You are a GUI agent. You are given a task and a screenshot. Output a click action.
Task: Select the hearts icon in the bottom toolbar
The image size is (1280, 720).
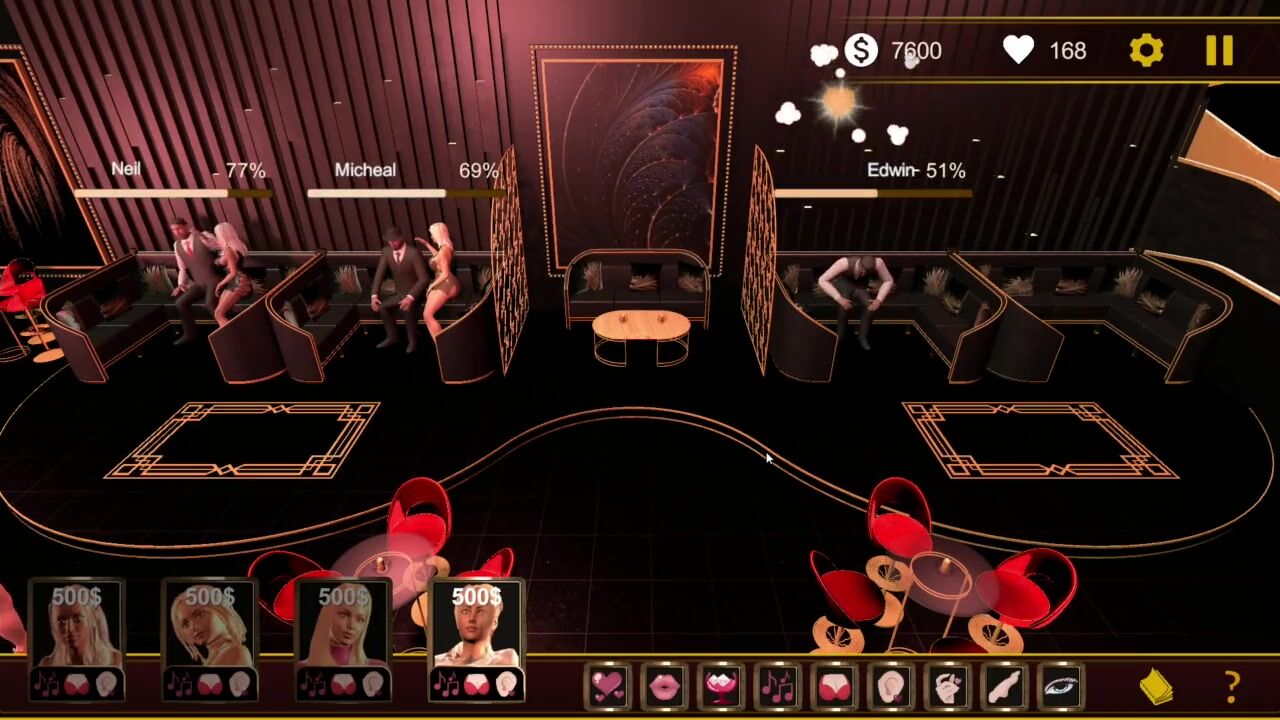pyautogui.click(x=607, y=686)
